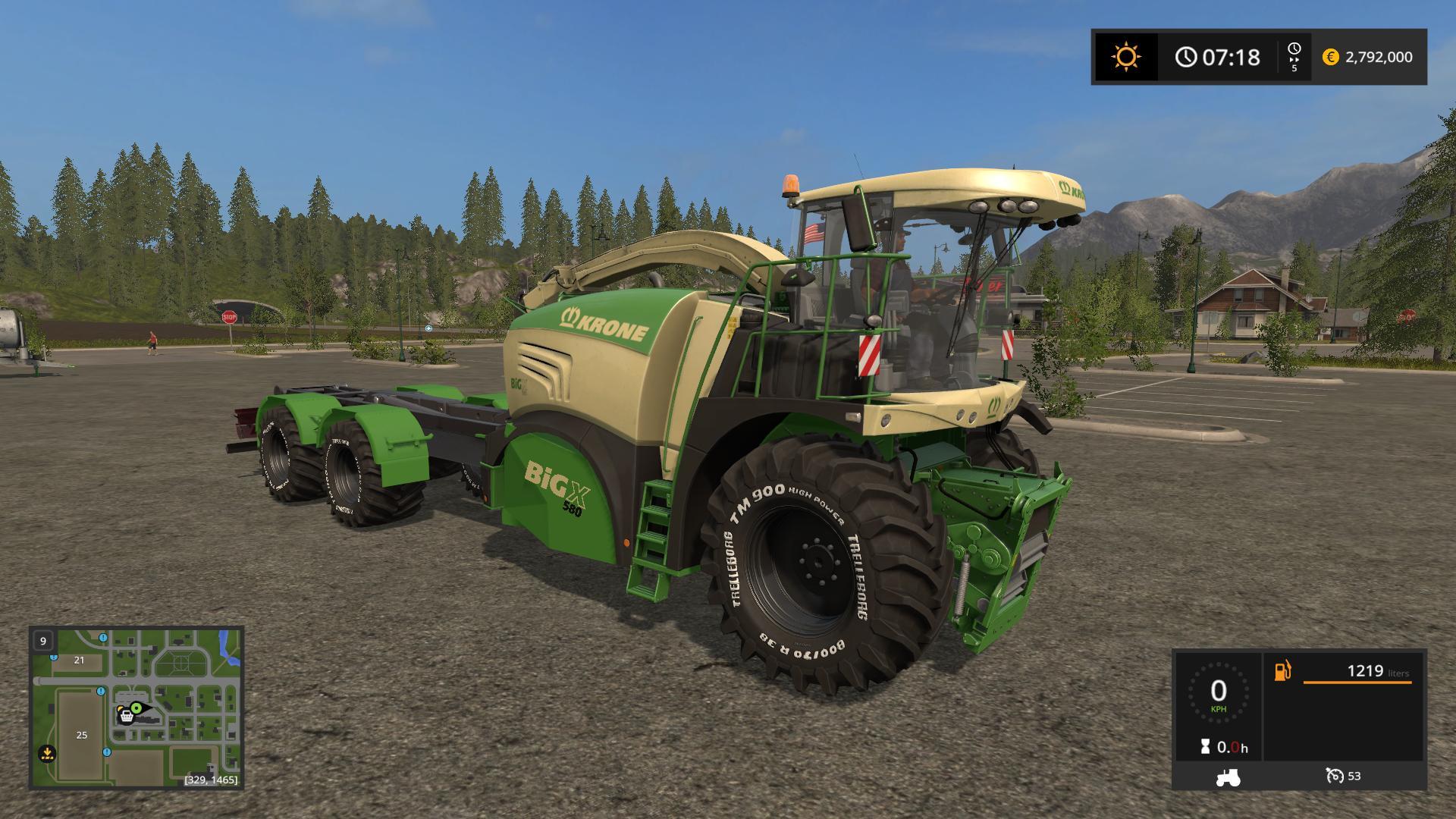The width and height of the screenshot is (1456, 819).
Task: Click the euro coin money icon
Action: point(1330,57)
